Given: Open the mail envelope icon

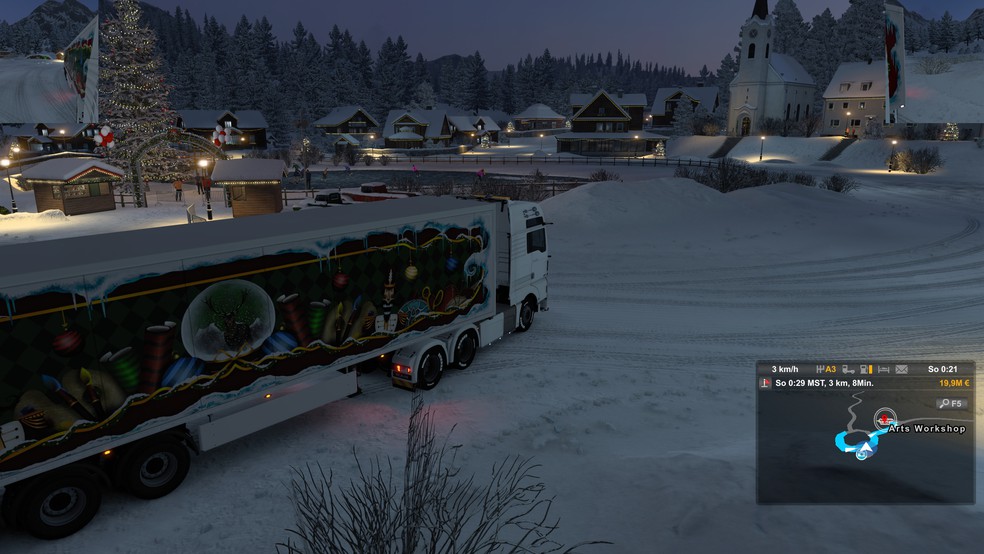Looking at the screenshot, I should click(x=901, y=369).
